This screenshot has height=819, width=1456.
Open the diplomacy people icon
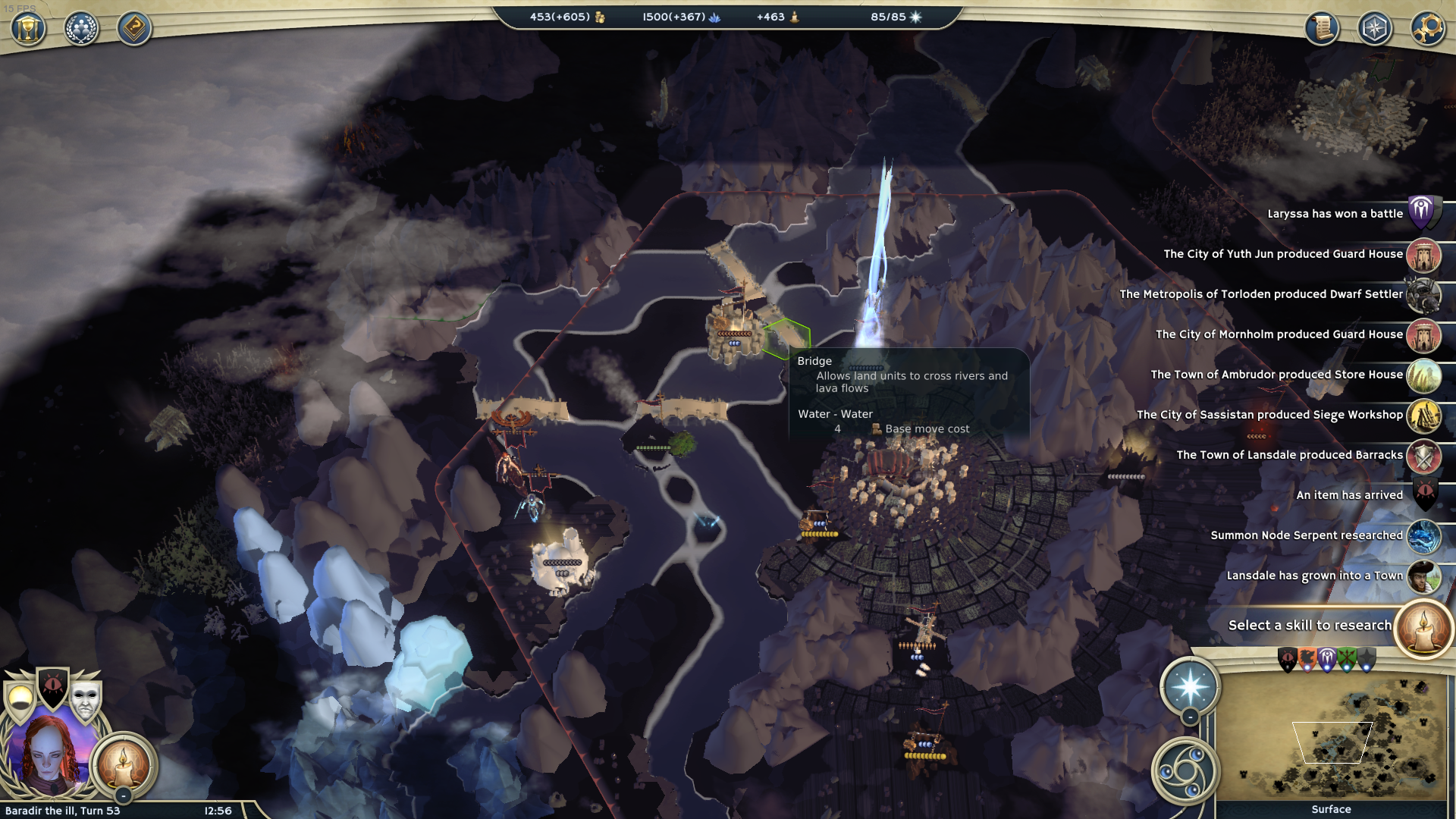coord(81,29)
